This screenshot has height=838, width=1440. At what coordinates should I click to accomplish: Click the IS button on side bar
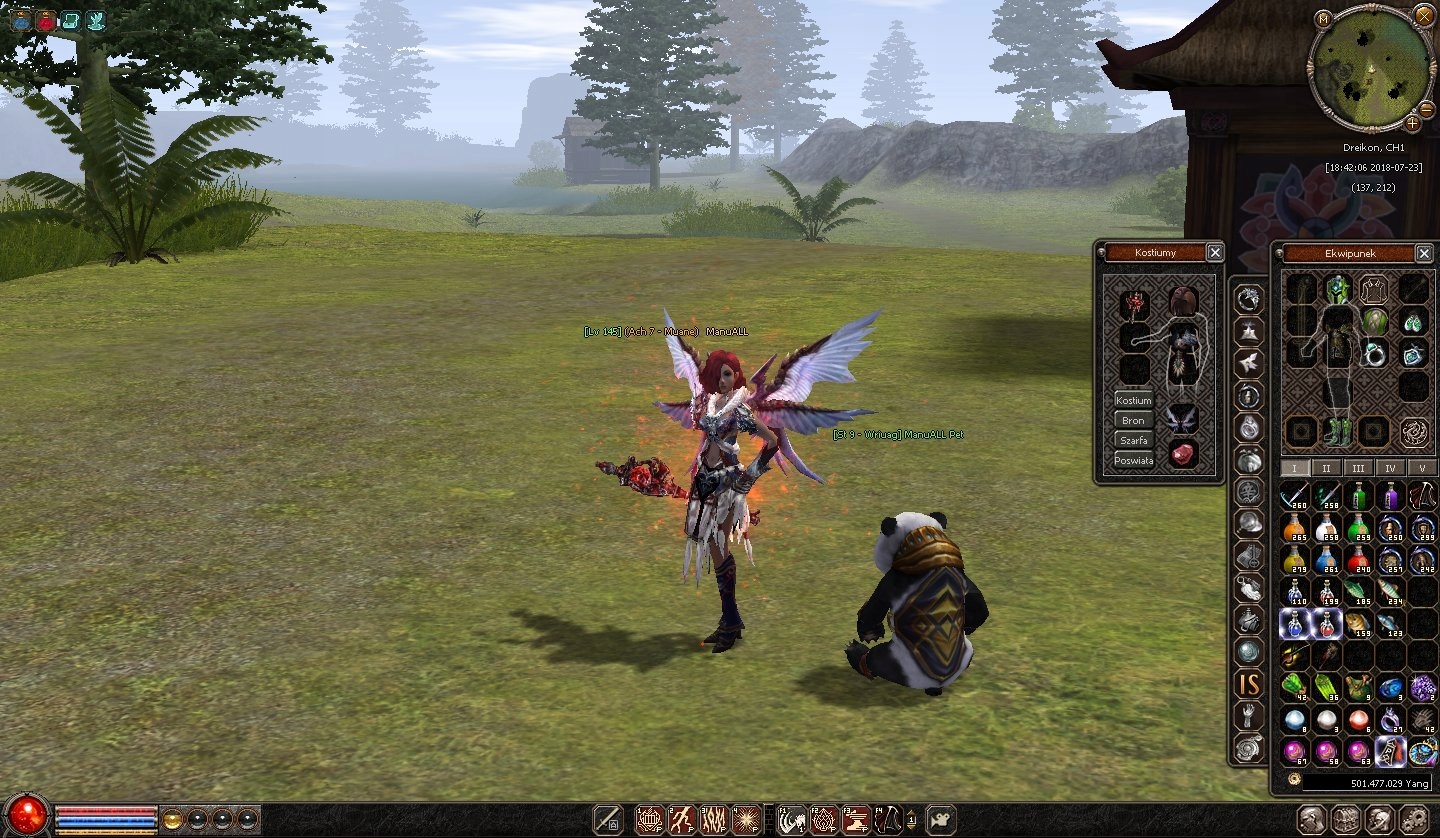pyautogui.click(x=1249, y=684)
